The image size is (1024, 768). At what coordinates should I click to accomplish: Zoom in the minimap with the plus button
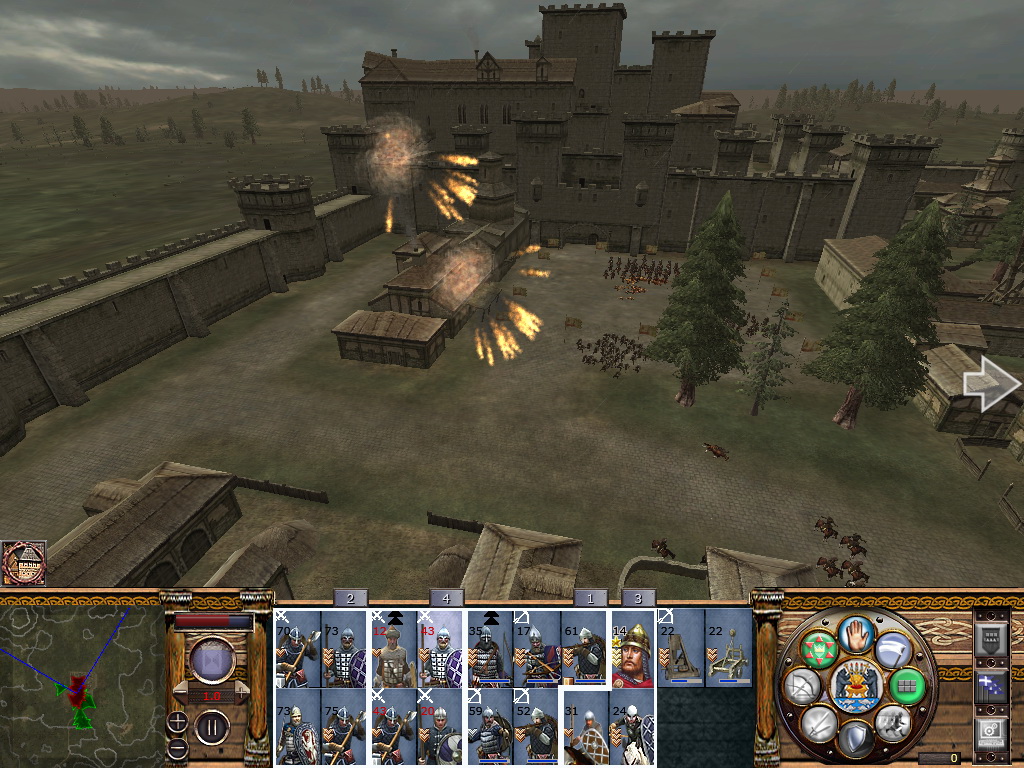point(177,722)
